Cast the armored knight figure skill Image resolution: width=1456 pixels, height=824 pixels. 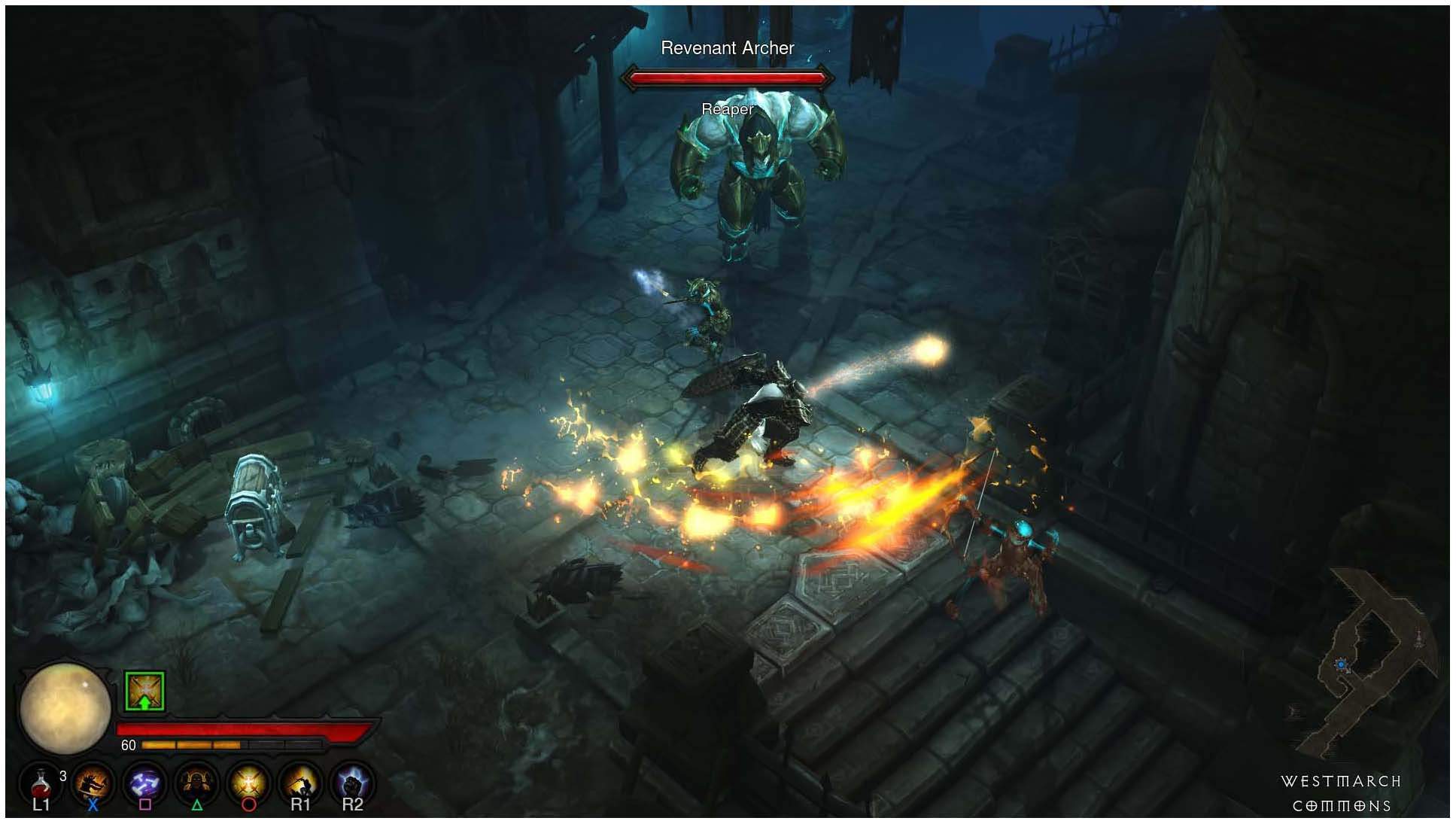(197, 784)
